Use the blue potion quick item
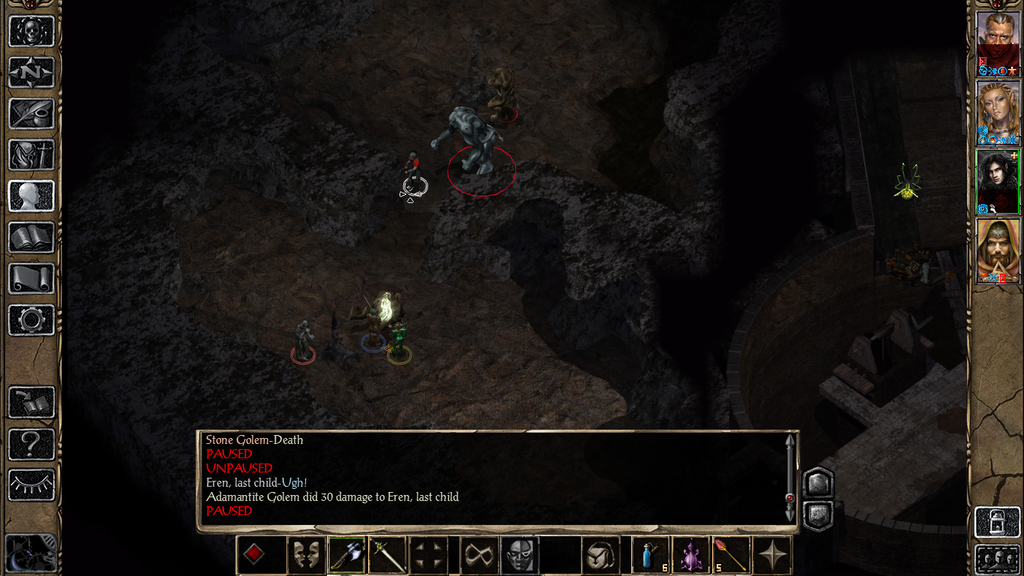 point(650,555)
